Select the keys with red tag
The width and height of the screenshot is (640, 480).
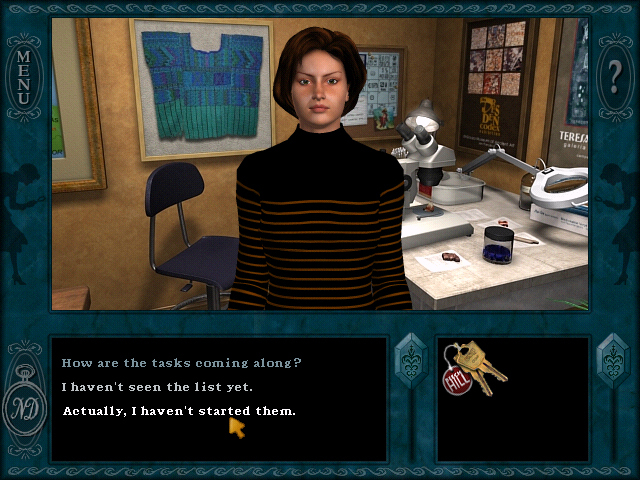pyautogui.click(x=474, y=369)
